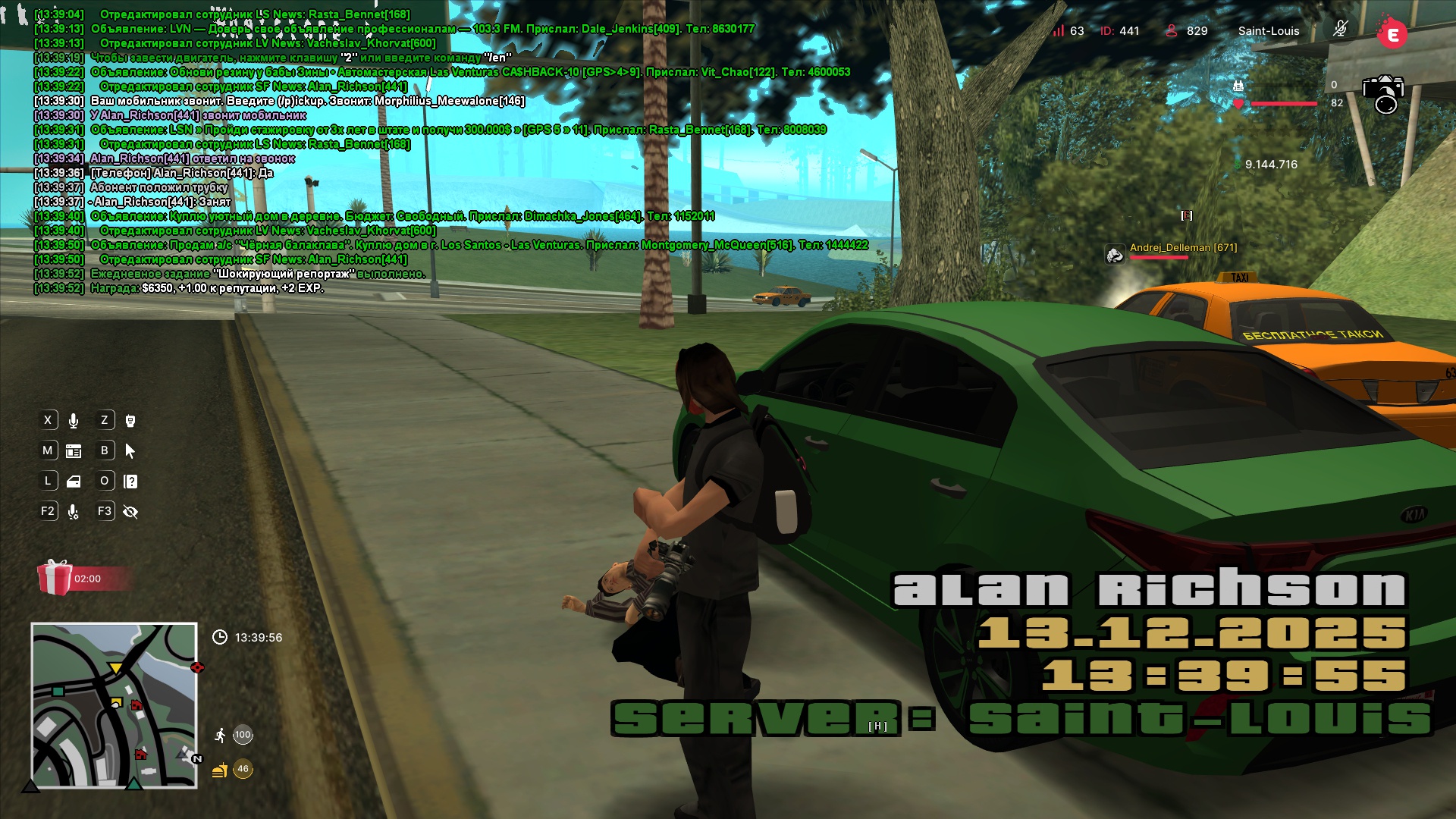This screenshot has height=819, width=1456.
Task: Activate the mouse cursor mode icon
Action: [130, 451]
